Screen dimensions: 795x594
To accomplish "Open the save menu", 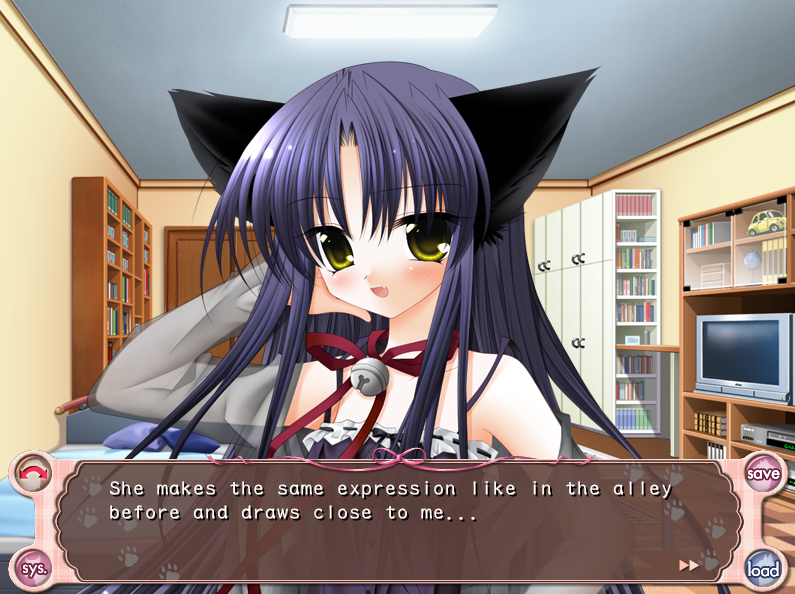I will (763, 472).
